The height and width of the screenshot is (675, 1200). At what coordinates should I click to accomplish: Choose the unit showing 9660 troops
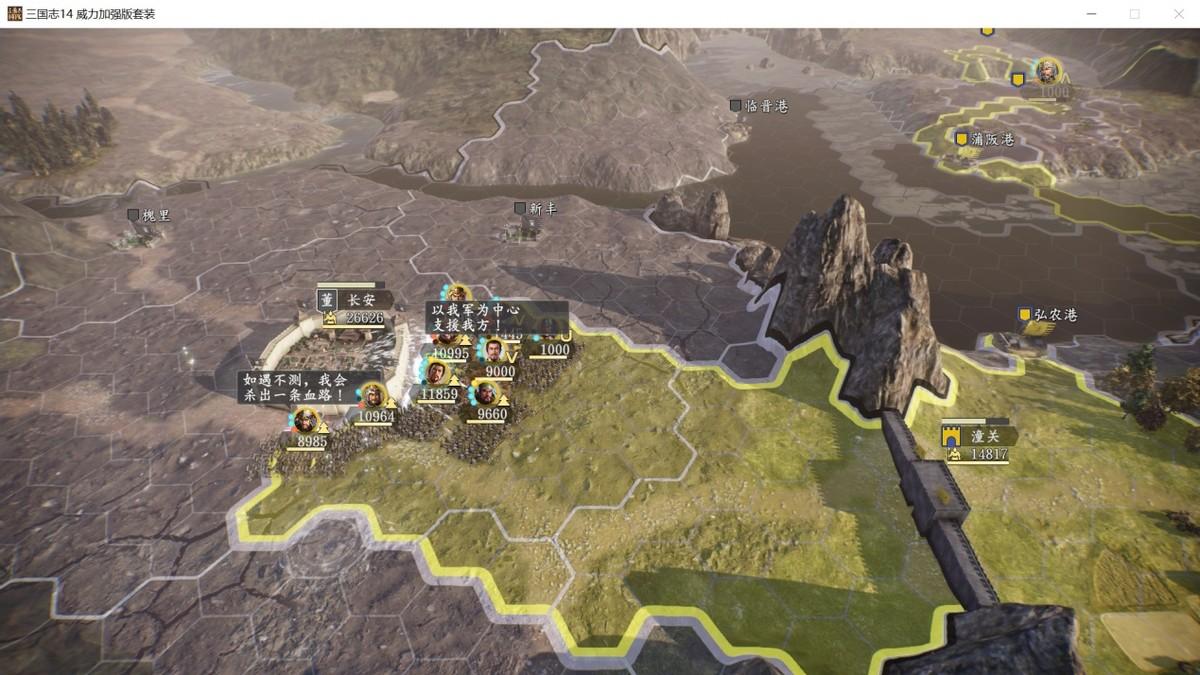(487, 394)
